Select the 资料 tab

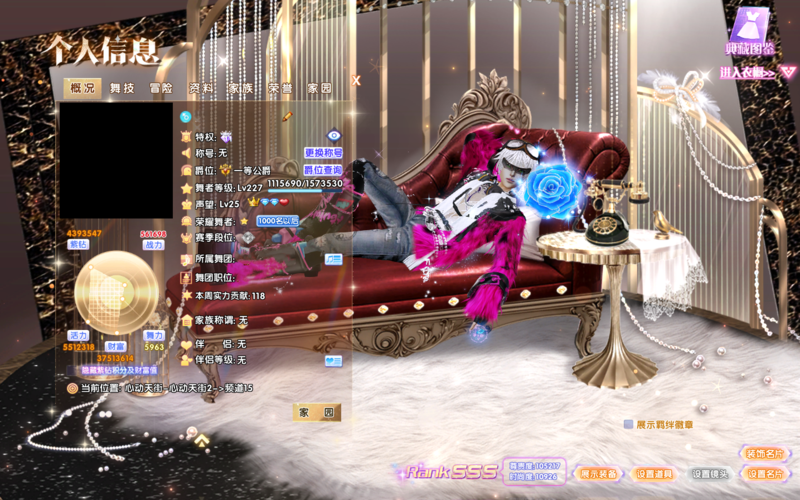[x=200, y=88]
